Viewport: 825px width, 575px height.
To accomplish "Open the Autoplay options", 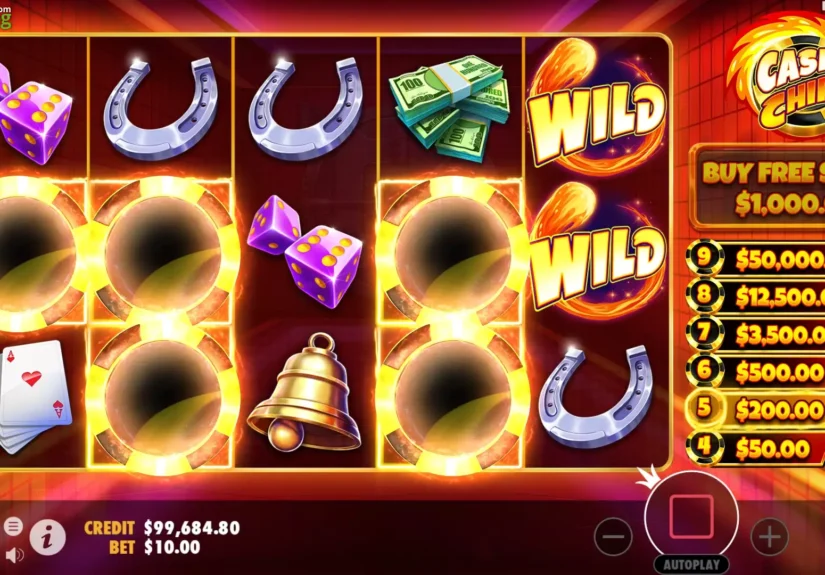I will 691,564.
